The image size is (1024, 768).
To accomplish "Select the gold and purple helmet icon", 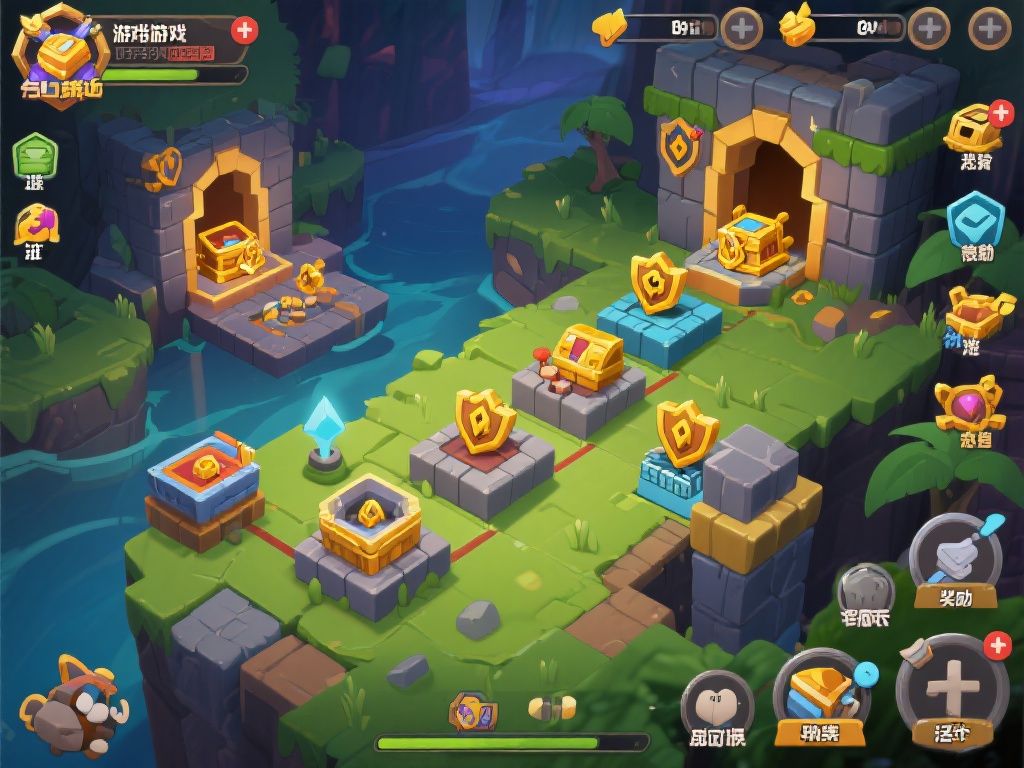I will [35, 224].
